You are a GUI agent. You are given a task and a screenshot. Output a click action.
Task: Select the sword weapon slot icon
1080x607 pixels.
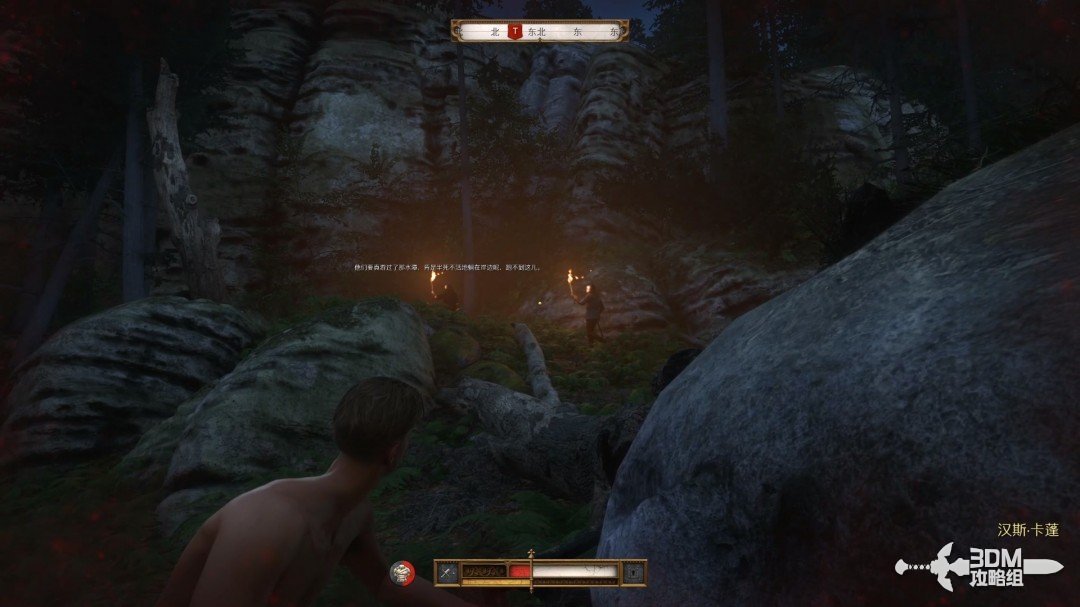pyautogui.click(x=446, y=572)
